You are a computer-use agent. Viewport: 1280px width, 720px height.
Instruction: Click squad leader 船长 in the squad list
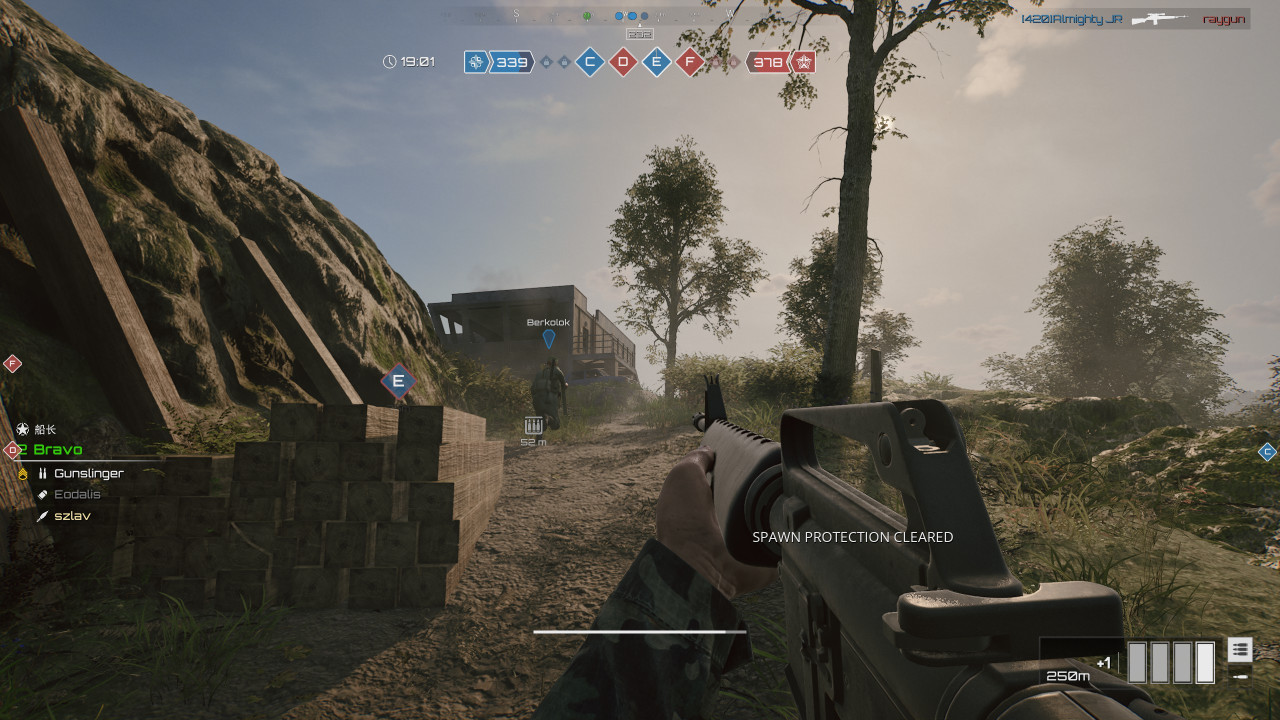[45, 429]
